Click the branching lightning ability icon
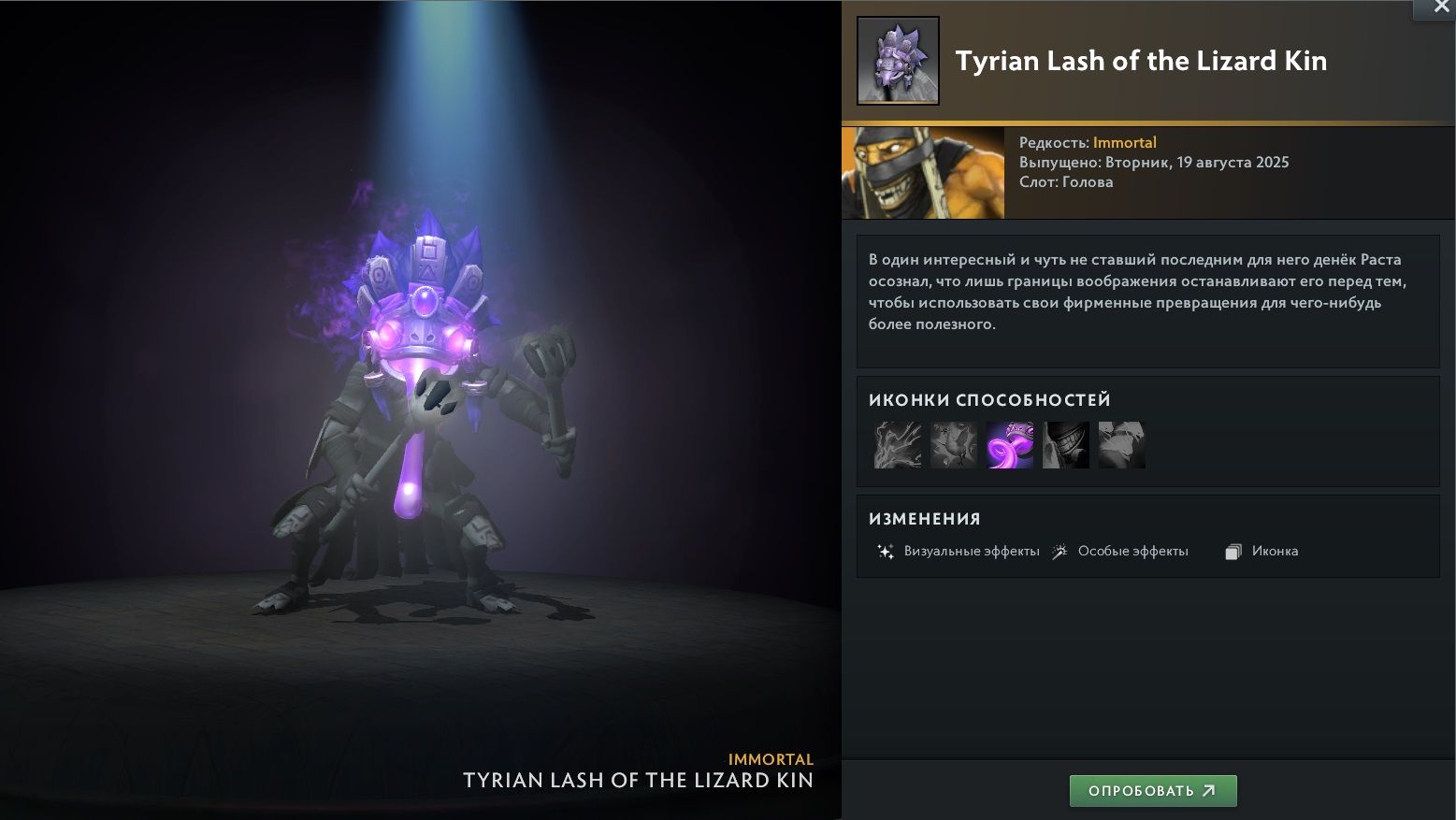The image size is (1456, 820). [x=898, y=444]
